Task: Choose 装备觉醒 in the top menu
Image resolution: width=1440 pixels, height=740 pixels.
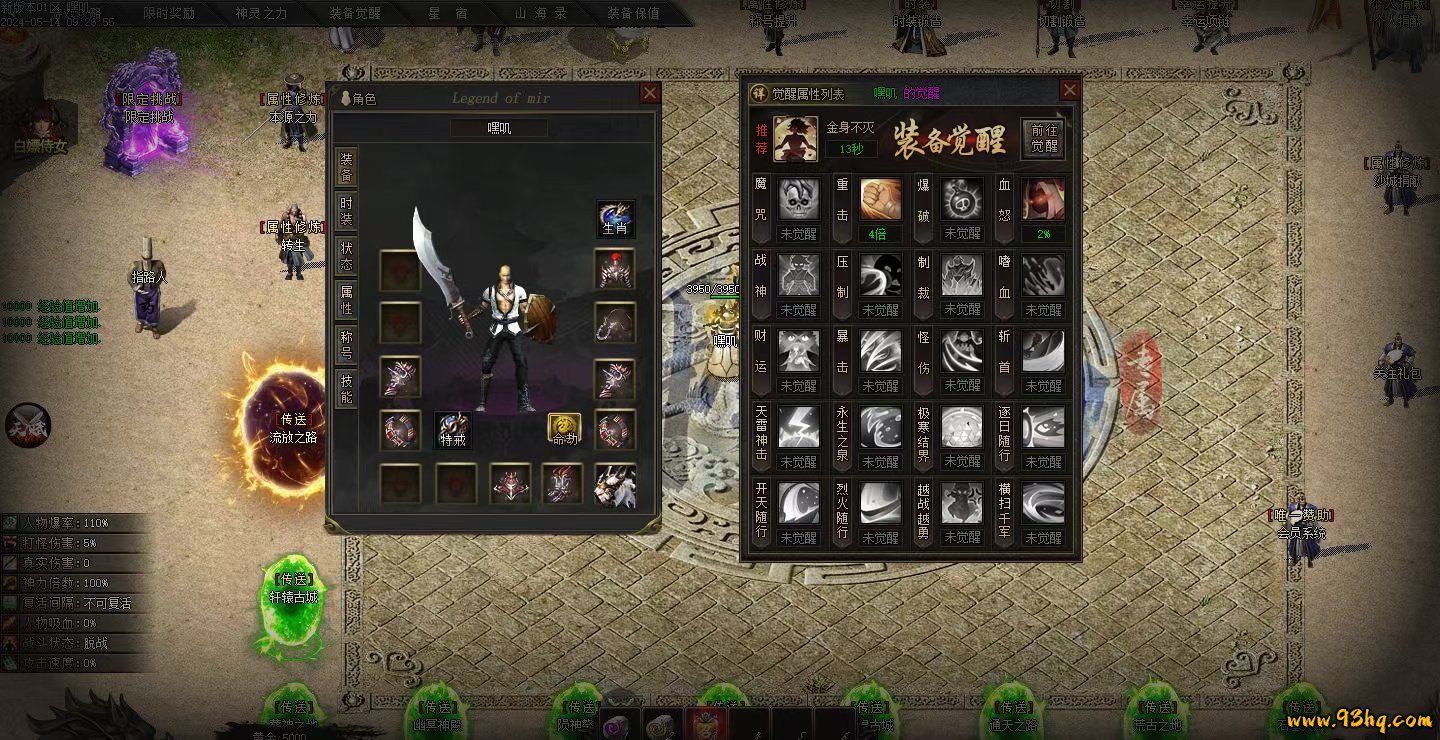Action: 355,14
